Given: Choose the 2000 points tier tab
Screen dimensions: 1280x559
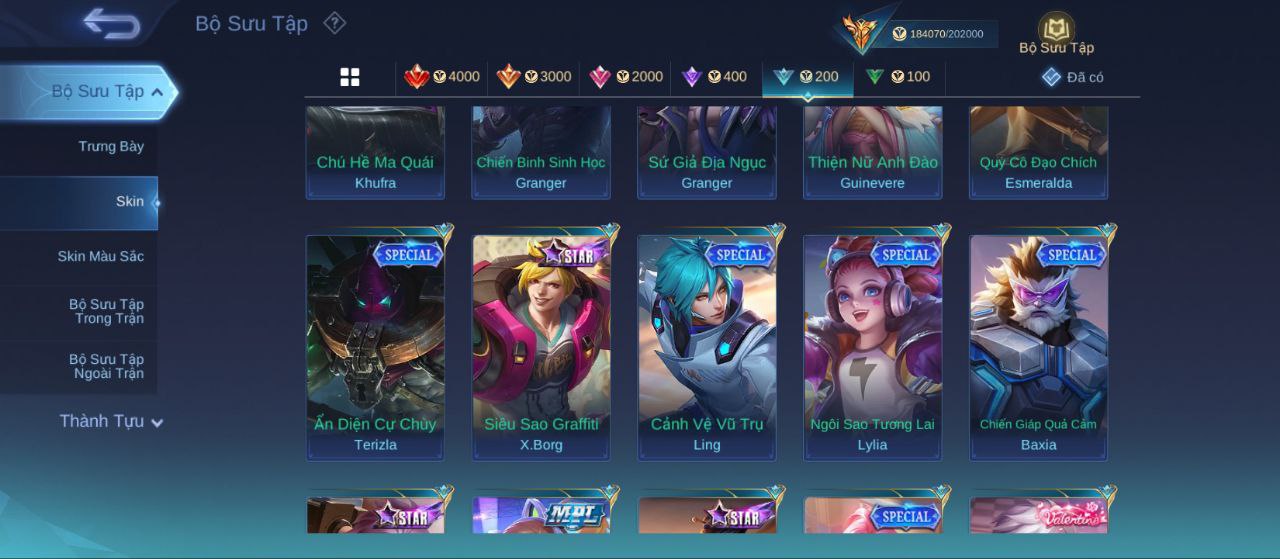Looking at the screenshot, I should [x=626, y=77].
